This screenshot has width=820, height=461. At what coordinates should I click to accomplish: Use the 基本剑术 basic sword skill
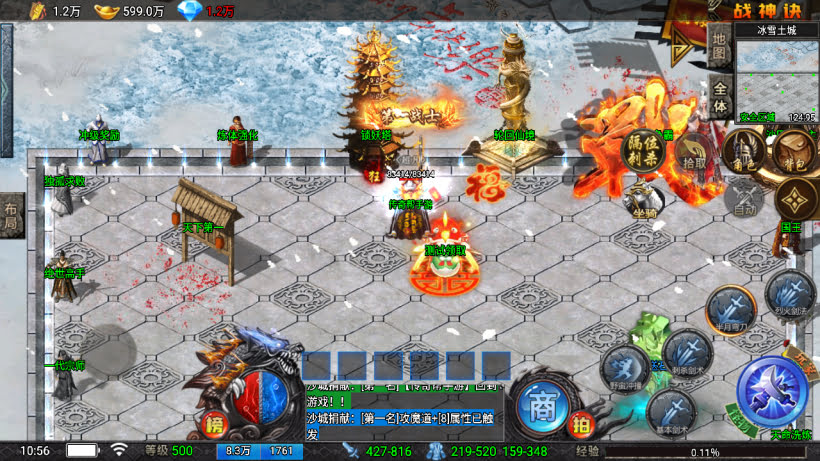point(670,410)
